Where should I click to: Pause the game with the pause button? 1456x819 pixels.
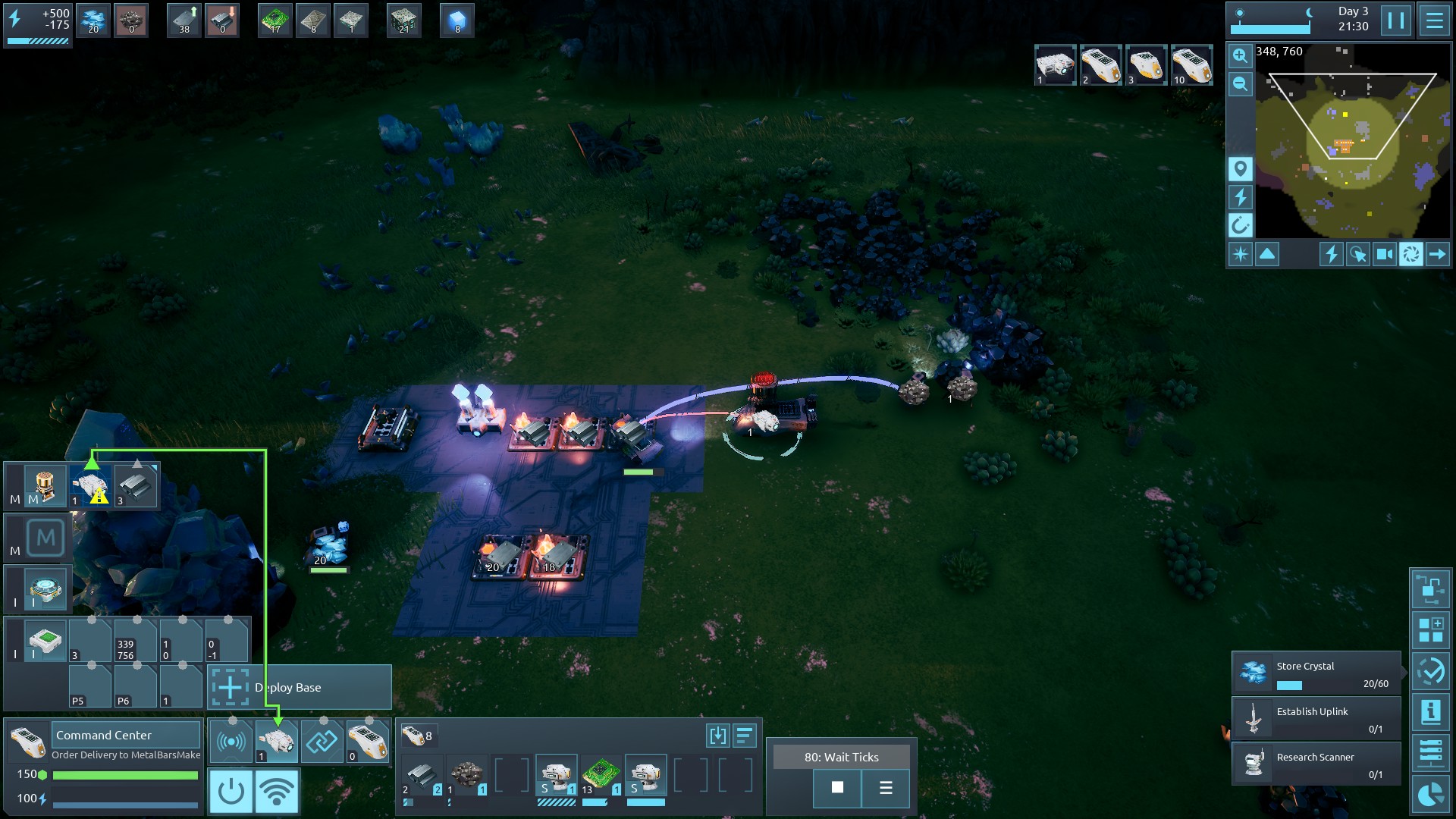click(x=1395, y=20)
